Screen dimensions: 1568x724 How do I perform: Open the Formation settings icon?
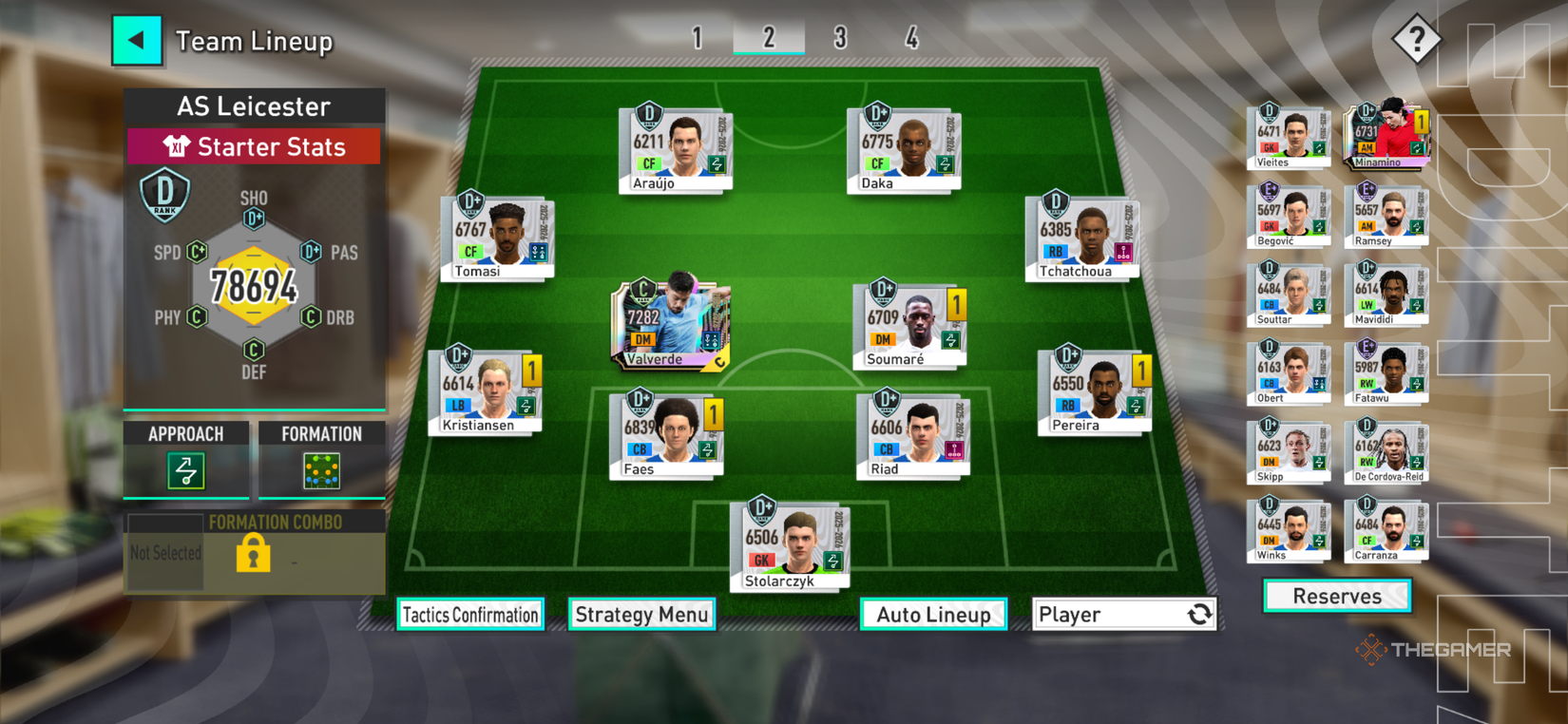coord(321,470)
